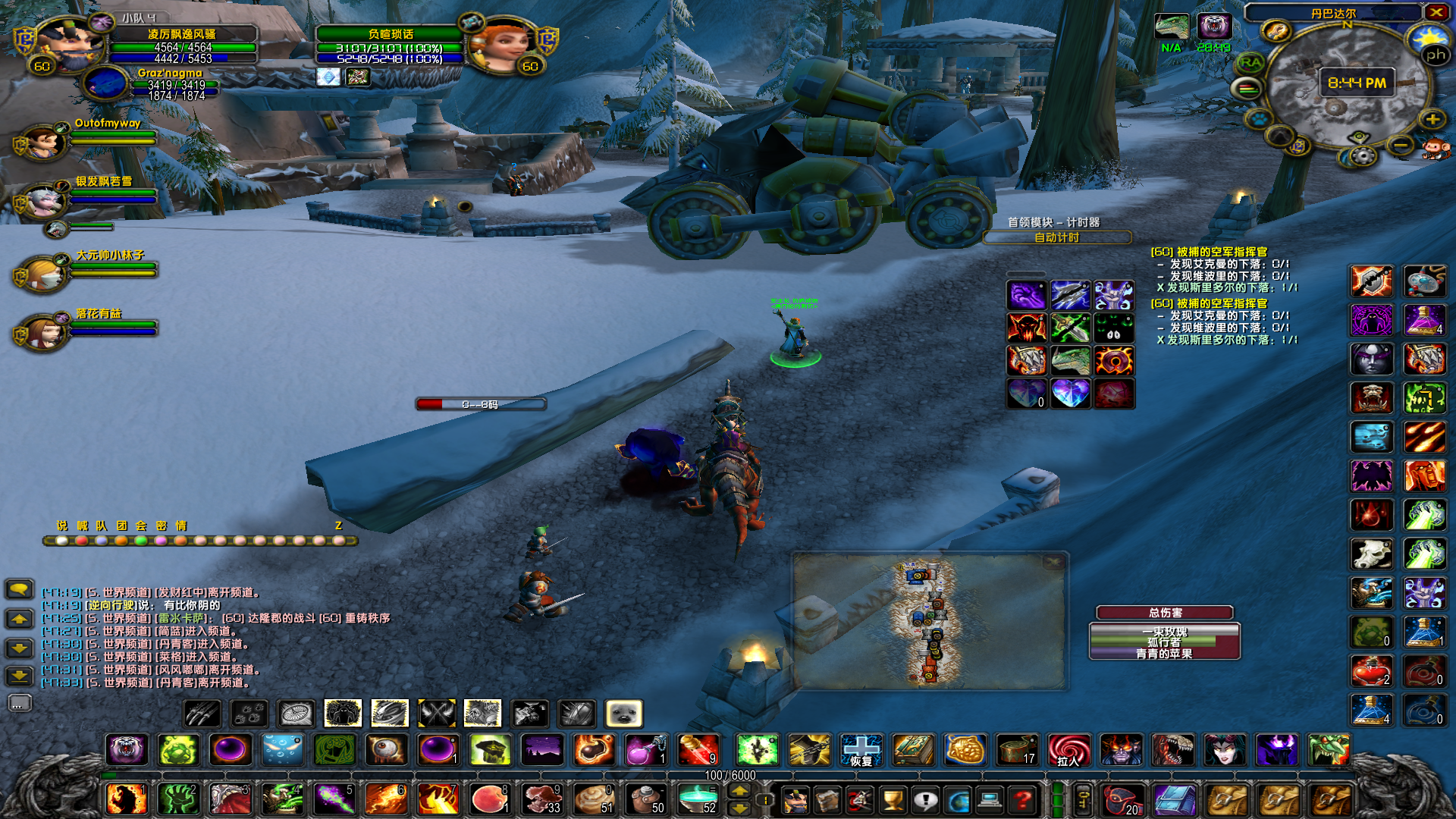1456x819 pixels.
Task: Toggle the paw print tracking button
Action: 1260,119
